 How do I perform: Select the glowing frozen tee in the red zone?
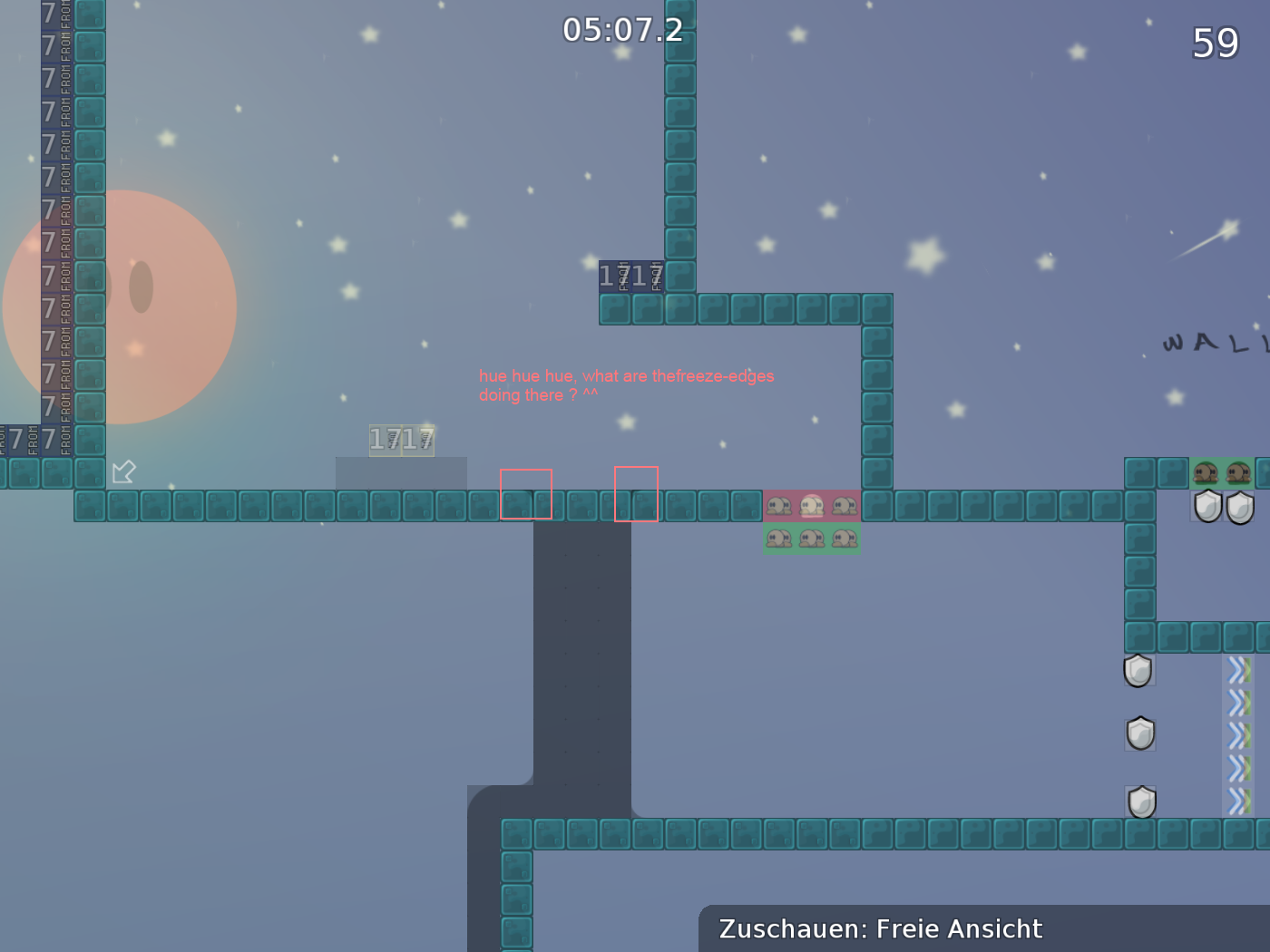811,505
